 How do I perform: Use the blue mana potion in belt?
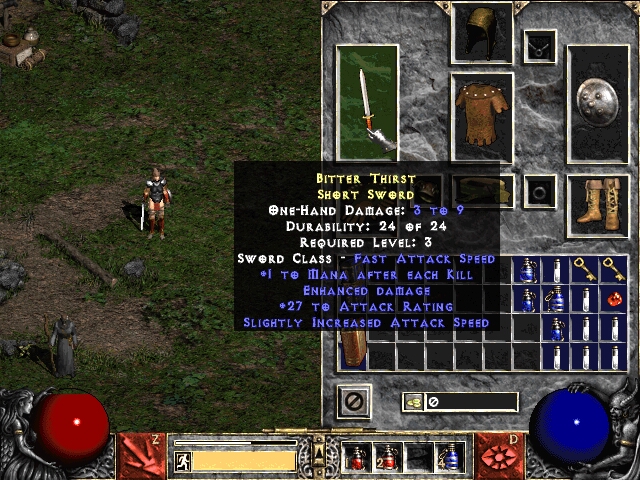449,457
